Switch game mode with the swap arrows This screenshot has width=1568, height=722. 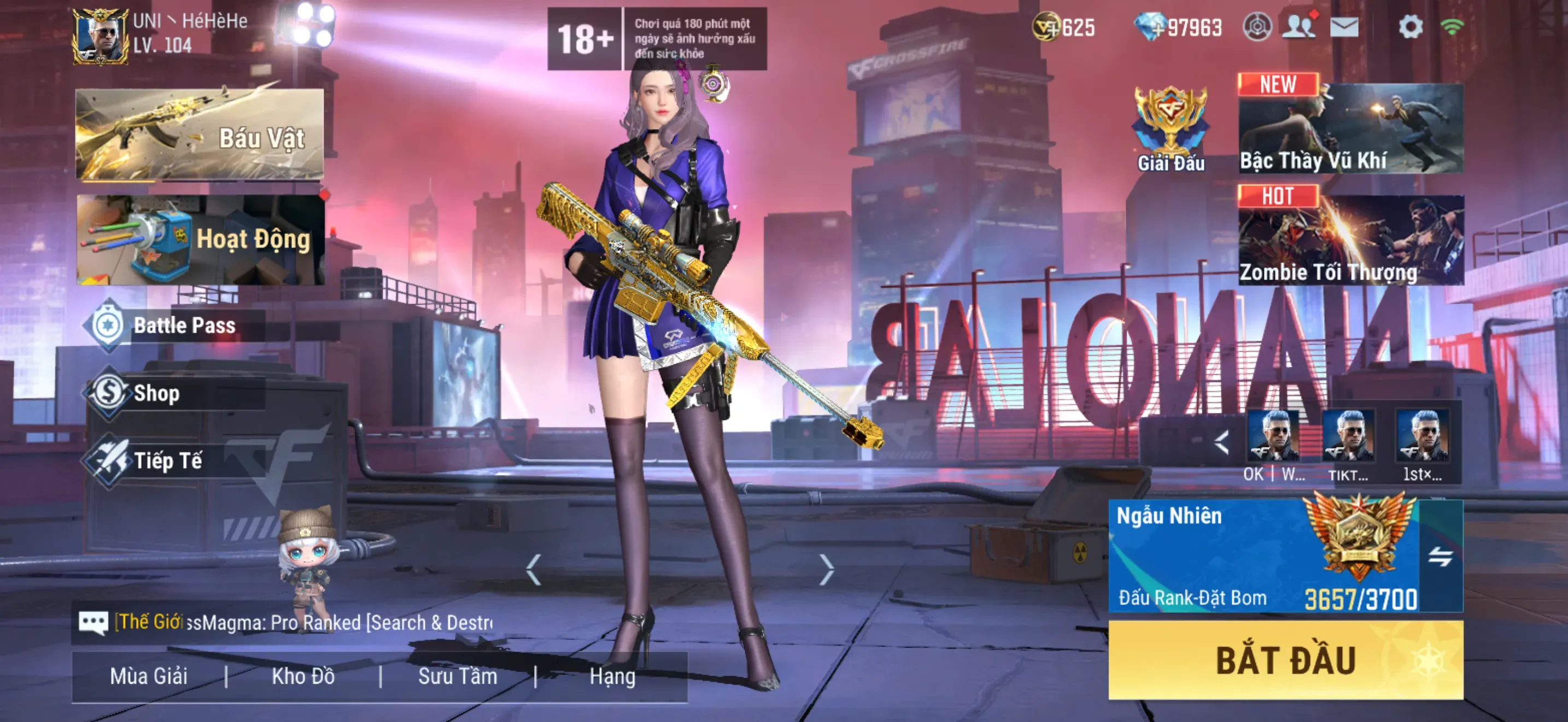point(1440,556)
